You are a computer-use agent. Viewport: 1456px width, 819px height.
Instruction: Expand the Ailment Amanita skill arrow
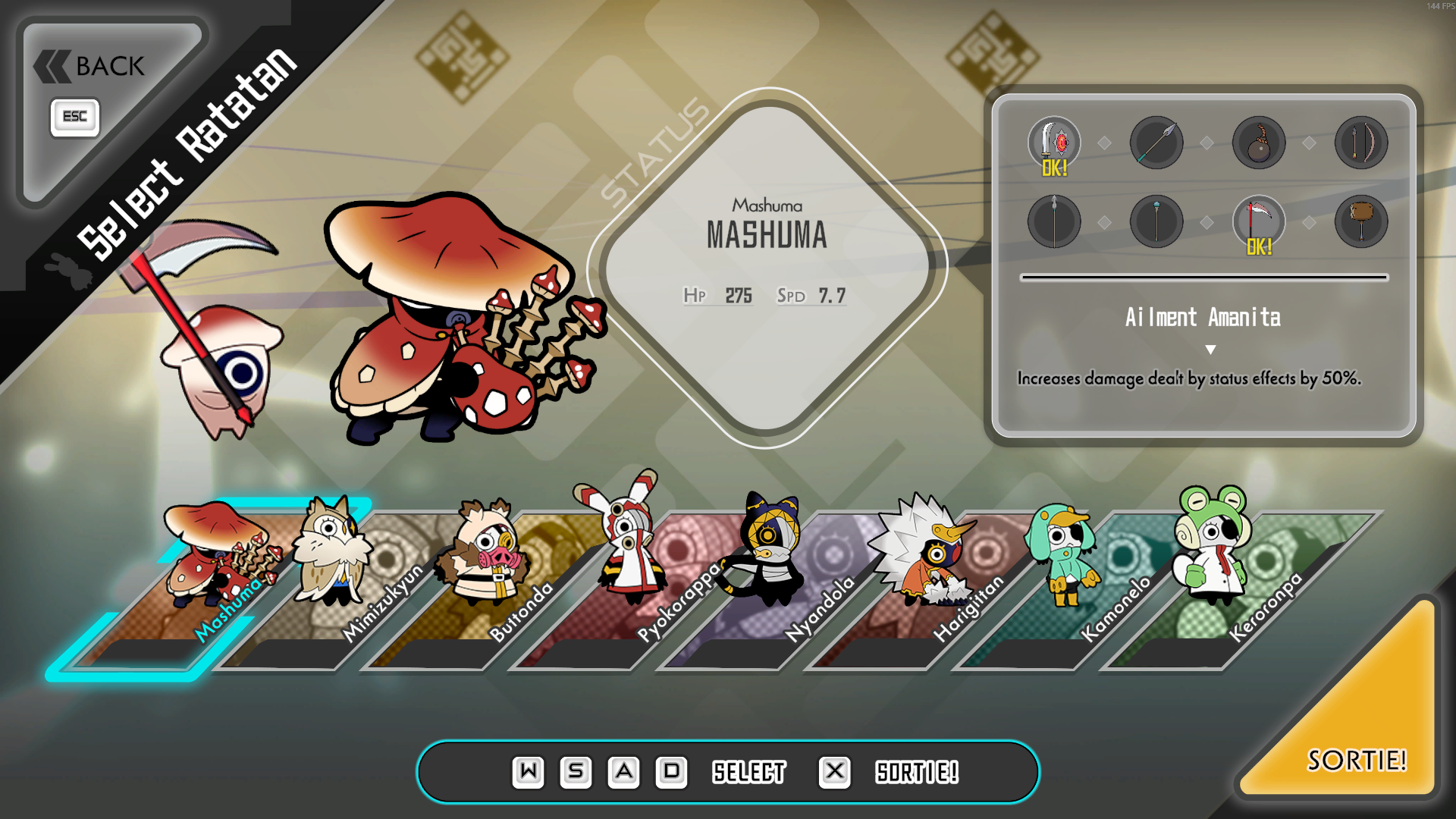(x=1210, y=350)
